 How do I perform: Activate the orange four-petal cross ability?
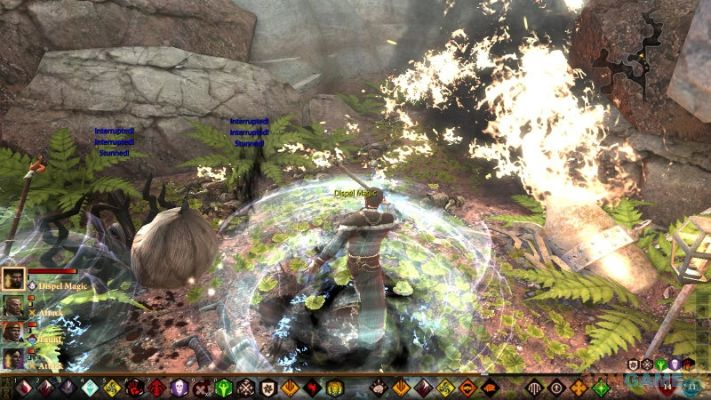click(577, 387)
